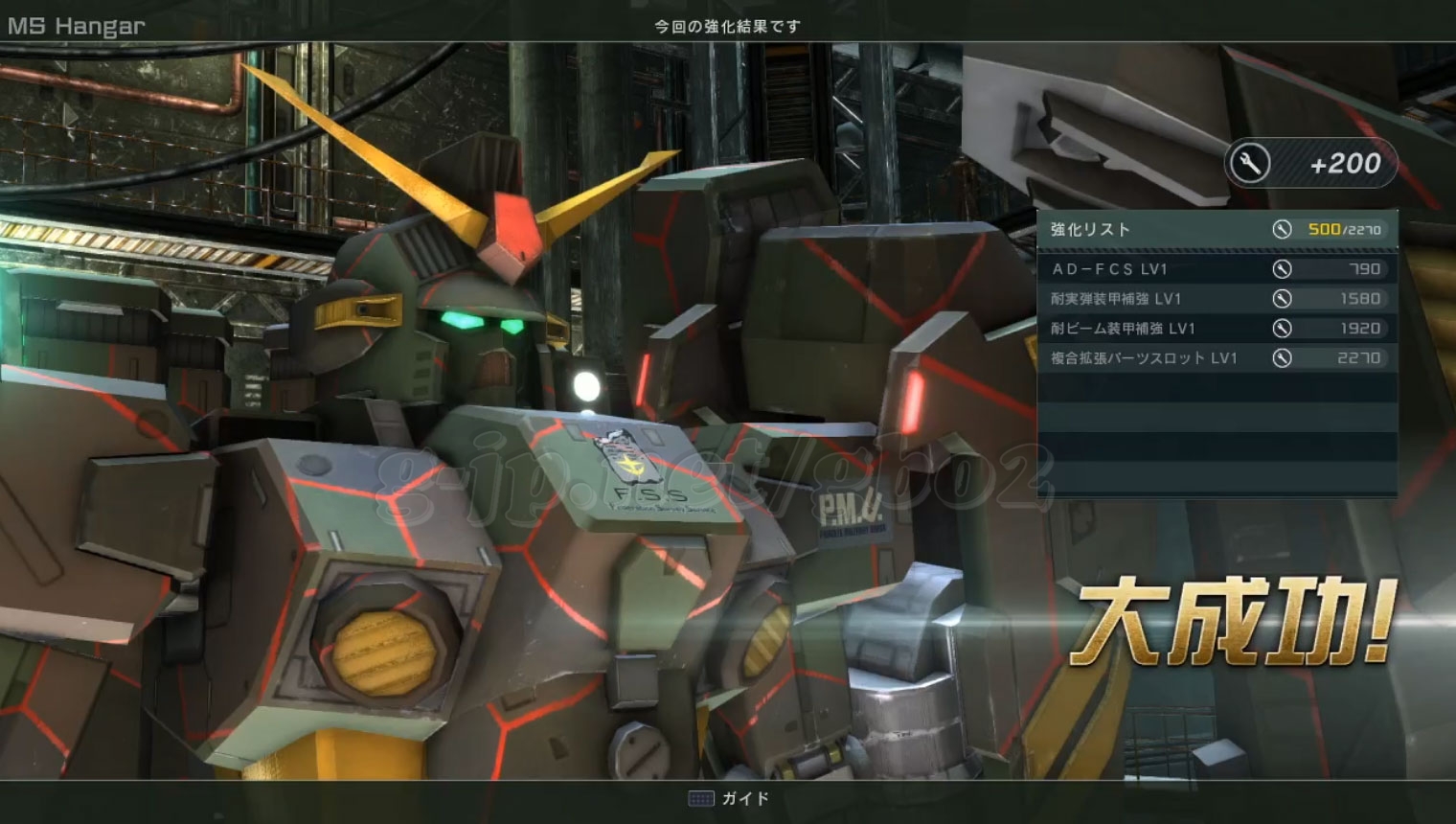1456x824 pixels.
Task: Pick the 複合拡張パーツスロット LV1 row
Action: tap(1217, 358)
